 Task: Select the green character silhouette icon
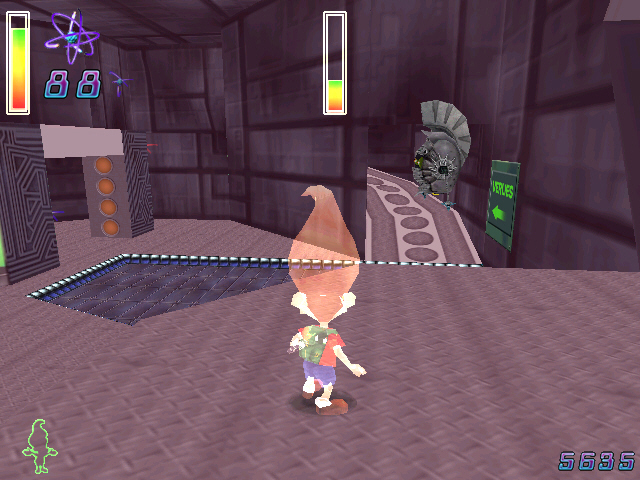coord(40,446)
